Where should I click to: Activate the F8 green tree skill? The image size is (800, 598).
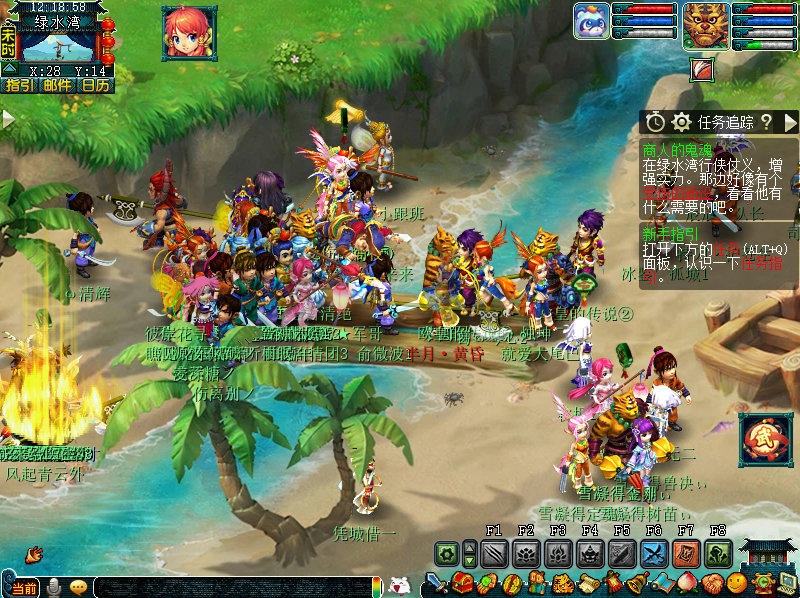(718, 553)
